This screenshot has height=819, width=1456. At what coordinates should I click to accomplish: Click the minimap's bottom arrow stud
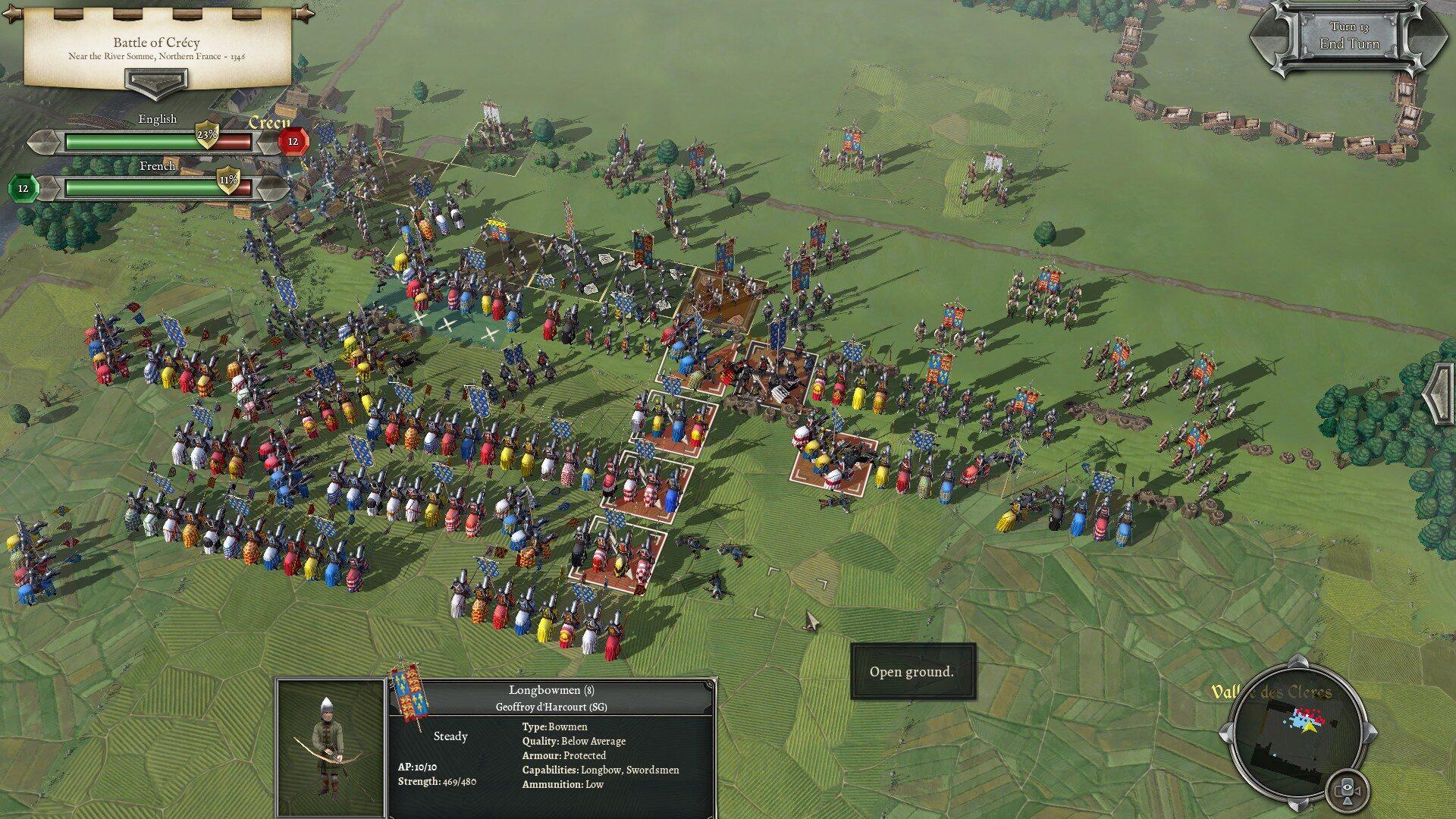pos(1298,804)
